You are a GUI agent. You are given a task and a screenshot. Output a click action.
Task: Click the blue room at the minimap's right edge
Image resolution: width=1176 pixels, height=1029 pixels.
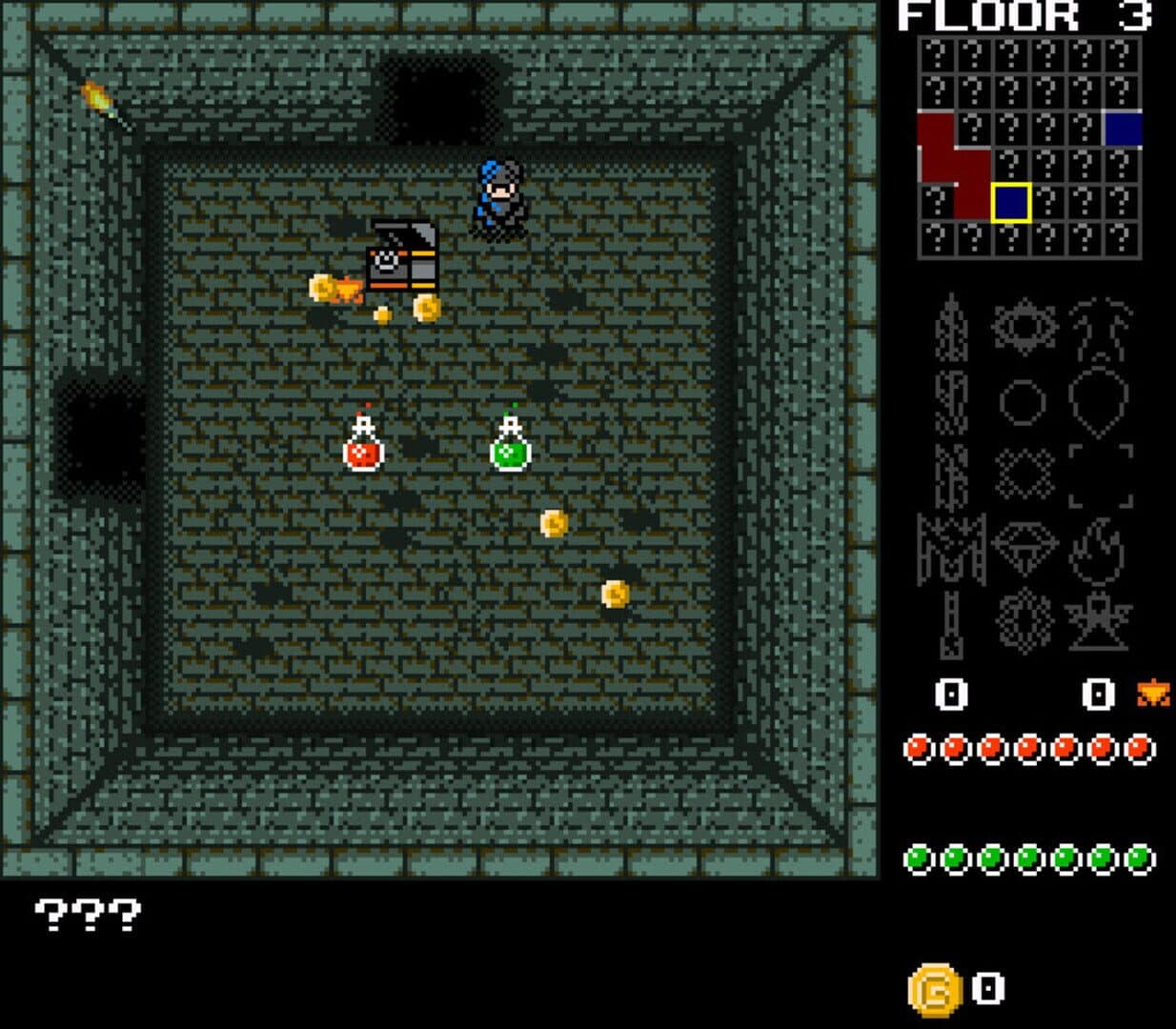pyautogui.click(x=1123, y=129)
